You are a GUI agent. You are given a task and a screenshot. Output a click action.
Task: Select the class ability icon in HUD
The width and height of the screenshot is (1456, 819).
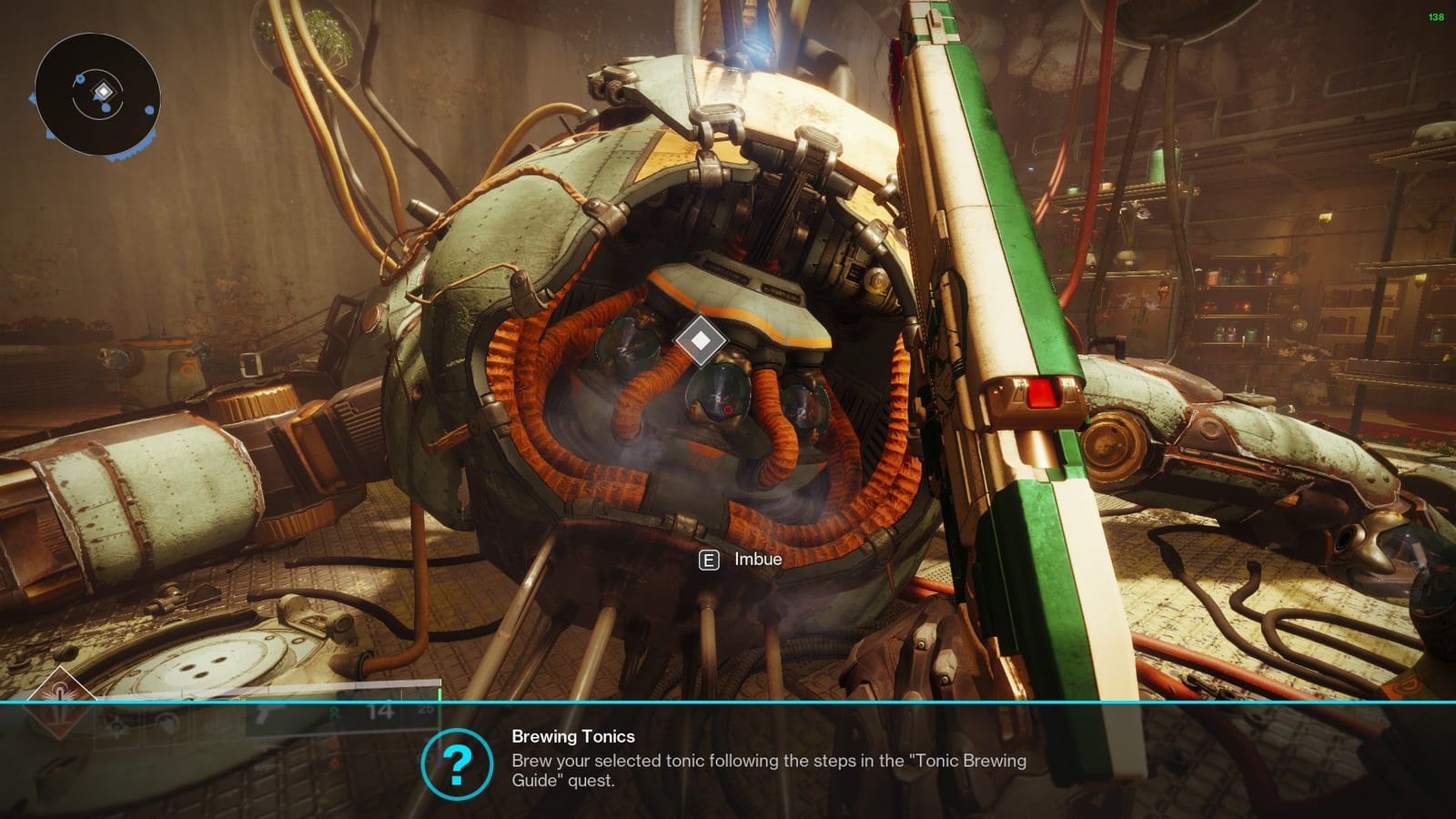(x=116, y=726)
